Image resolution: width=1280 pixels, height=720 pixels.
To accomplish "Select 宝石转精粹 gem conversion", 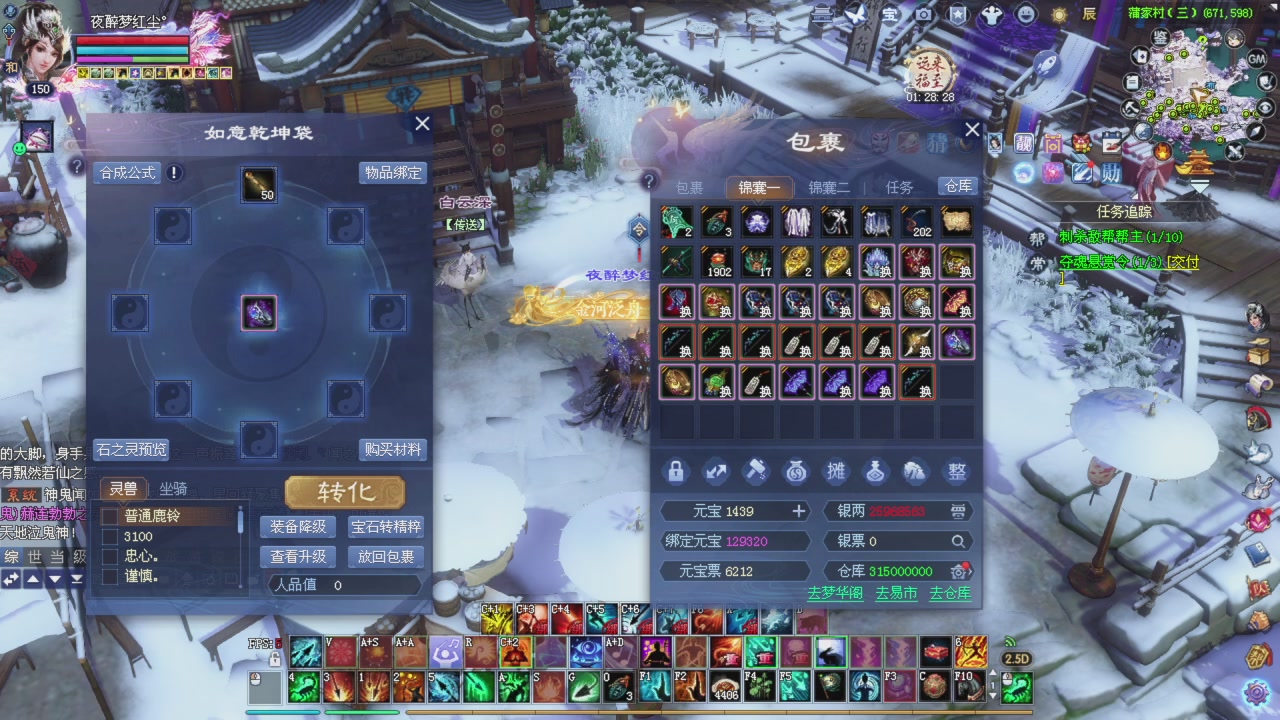I will point(386,527).
